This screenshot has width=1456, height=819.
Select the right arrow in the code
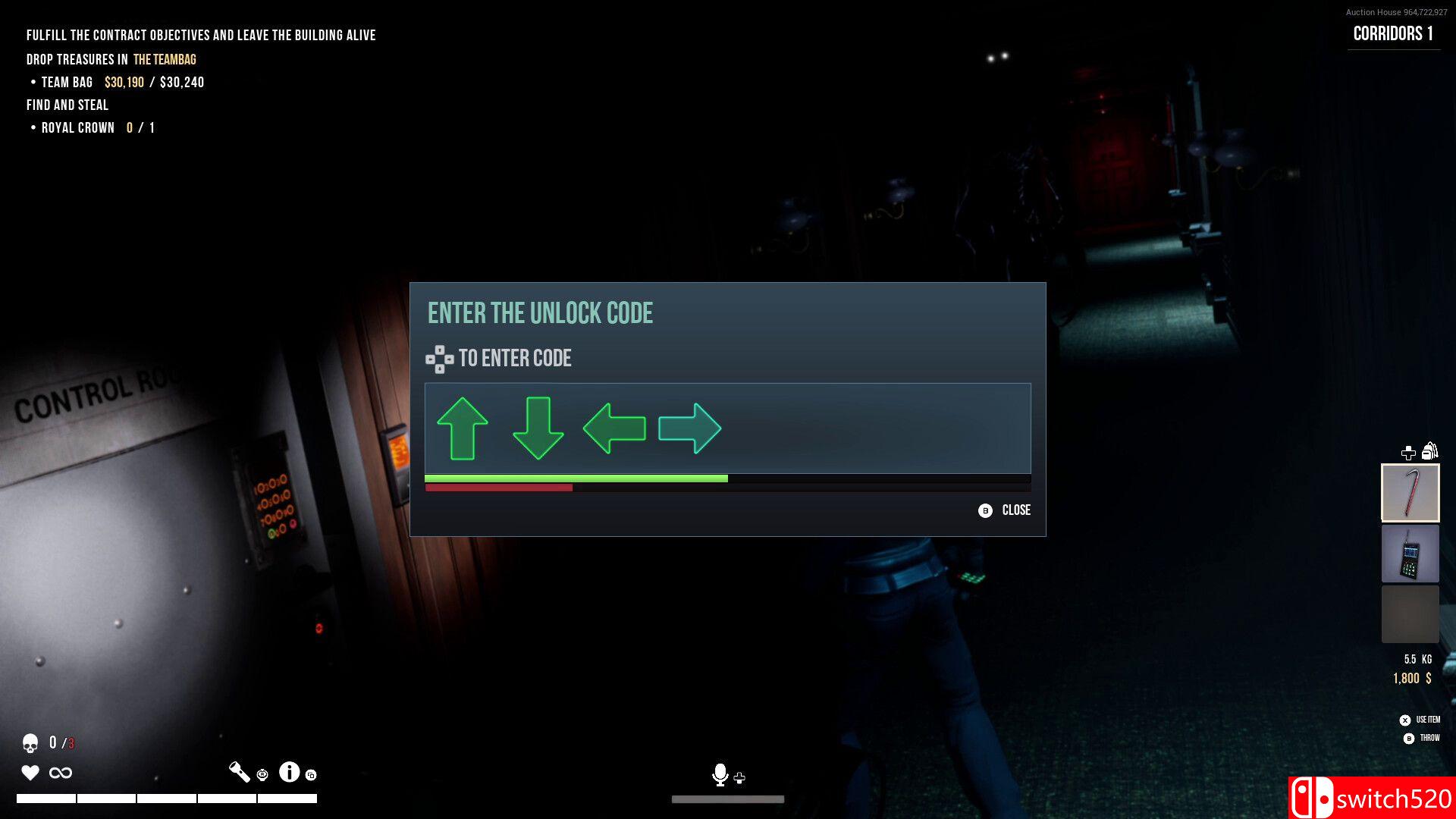click(x=689, y=428)
